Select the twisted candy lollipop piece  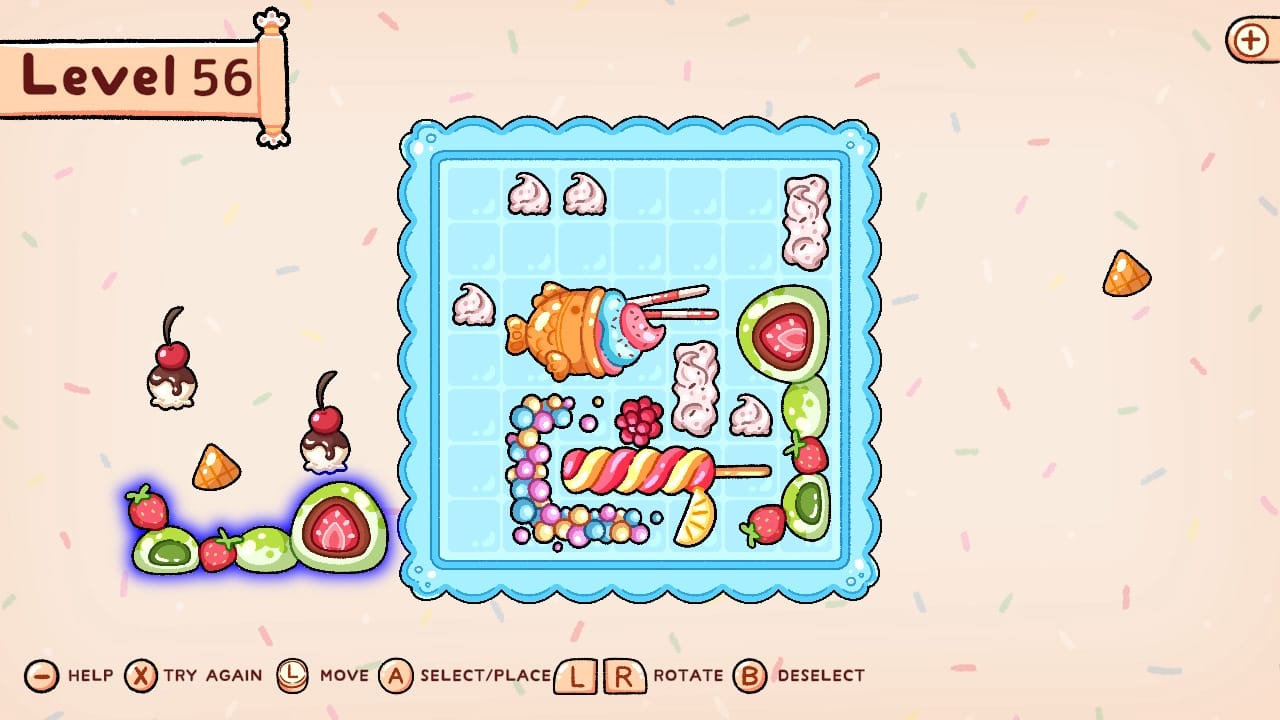[x=630, y=470]
